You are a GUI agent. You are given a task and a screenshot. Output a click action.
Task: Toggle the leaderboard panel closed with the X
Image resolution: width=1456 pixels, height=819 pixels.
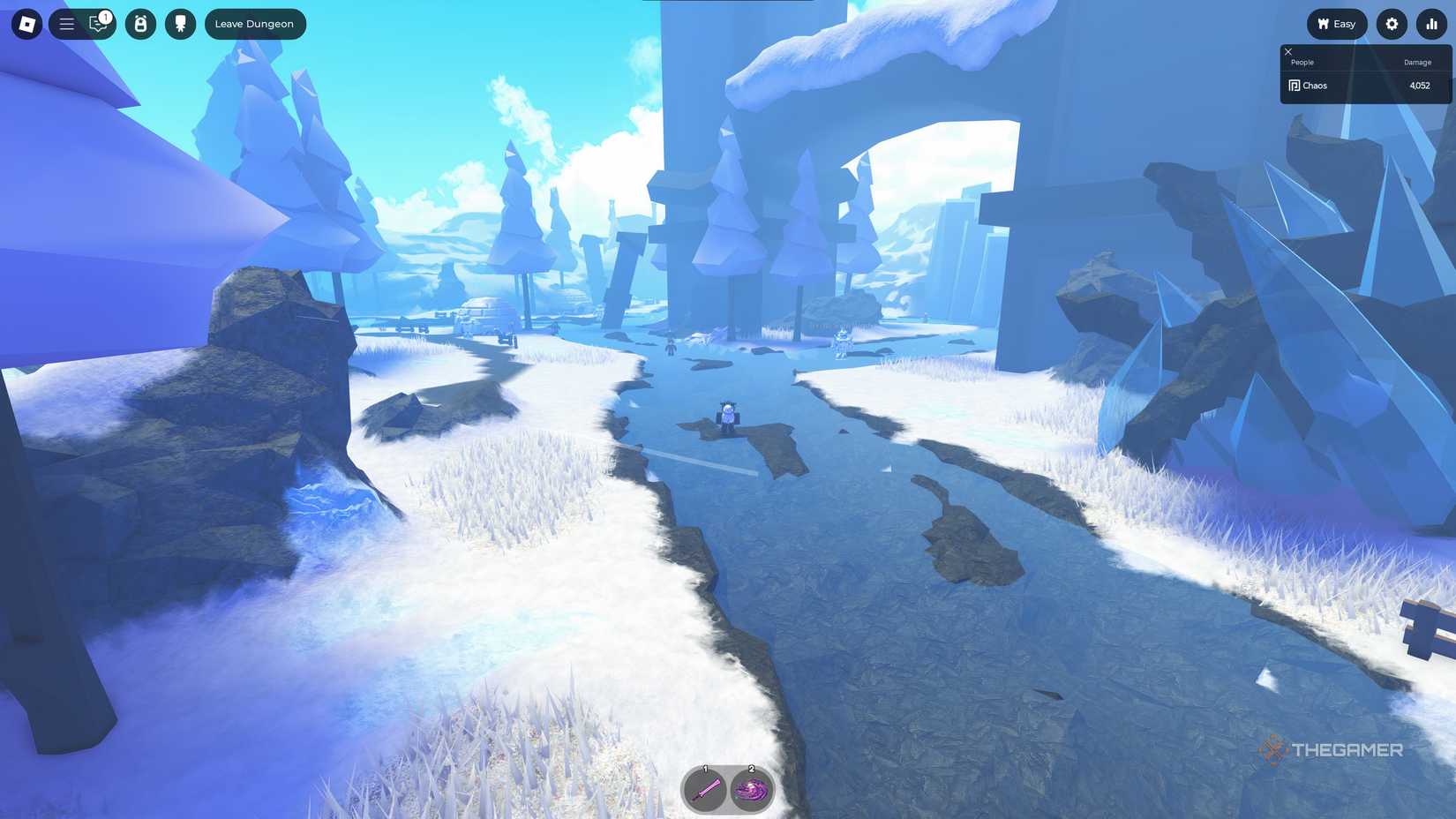tap(1287, 52)
